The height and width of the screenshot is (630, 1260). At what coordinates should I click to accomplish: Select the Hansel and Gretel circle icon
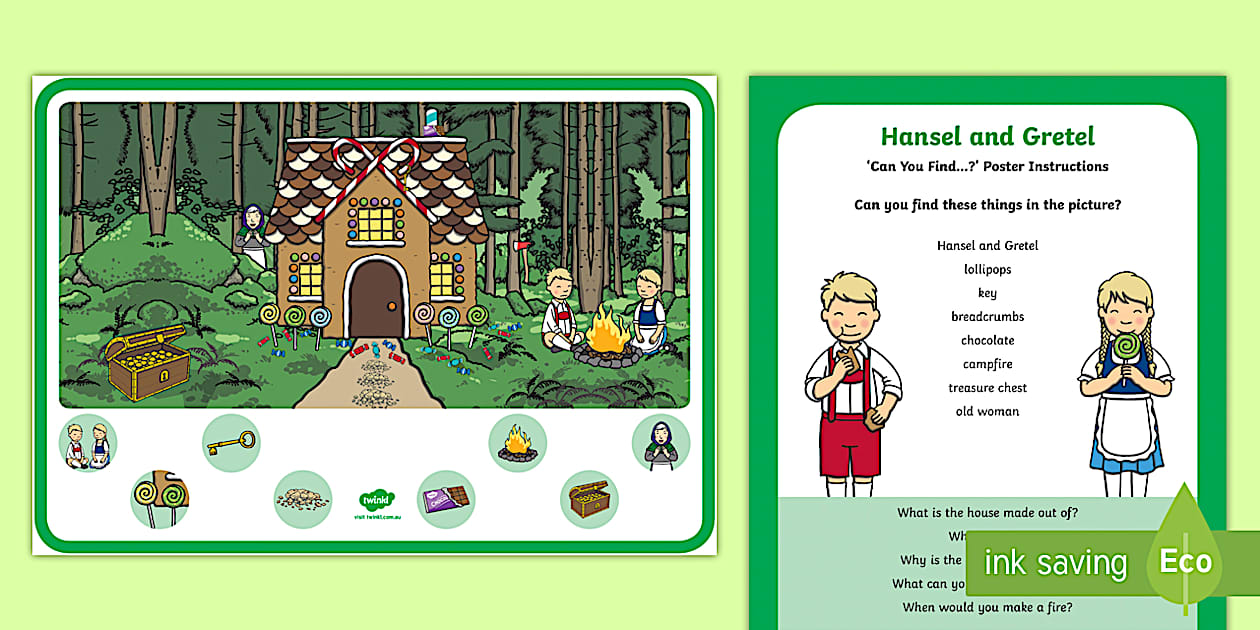tap(88, 443)
